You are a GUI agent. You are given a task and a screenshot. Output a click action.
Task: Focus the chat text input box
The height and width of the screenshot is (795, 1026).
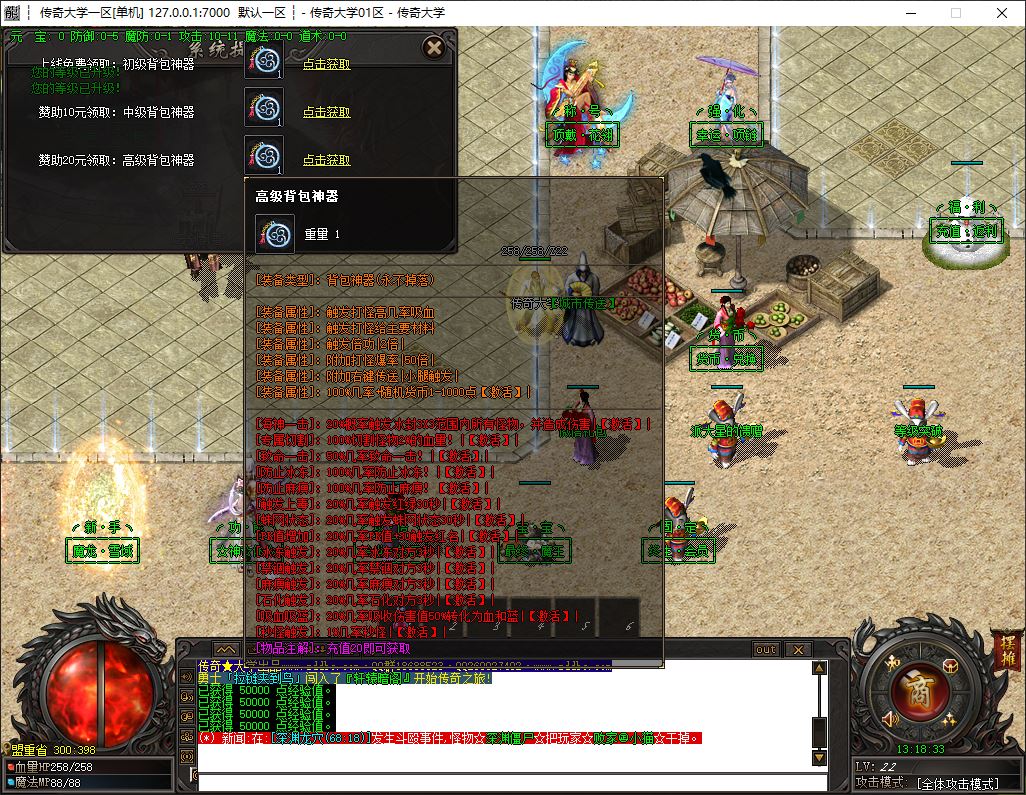click(x=500, y=782)
